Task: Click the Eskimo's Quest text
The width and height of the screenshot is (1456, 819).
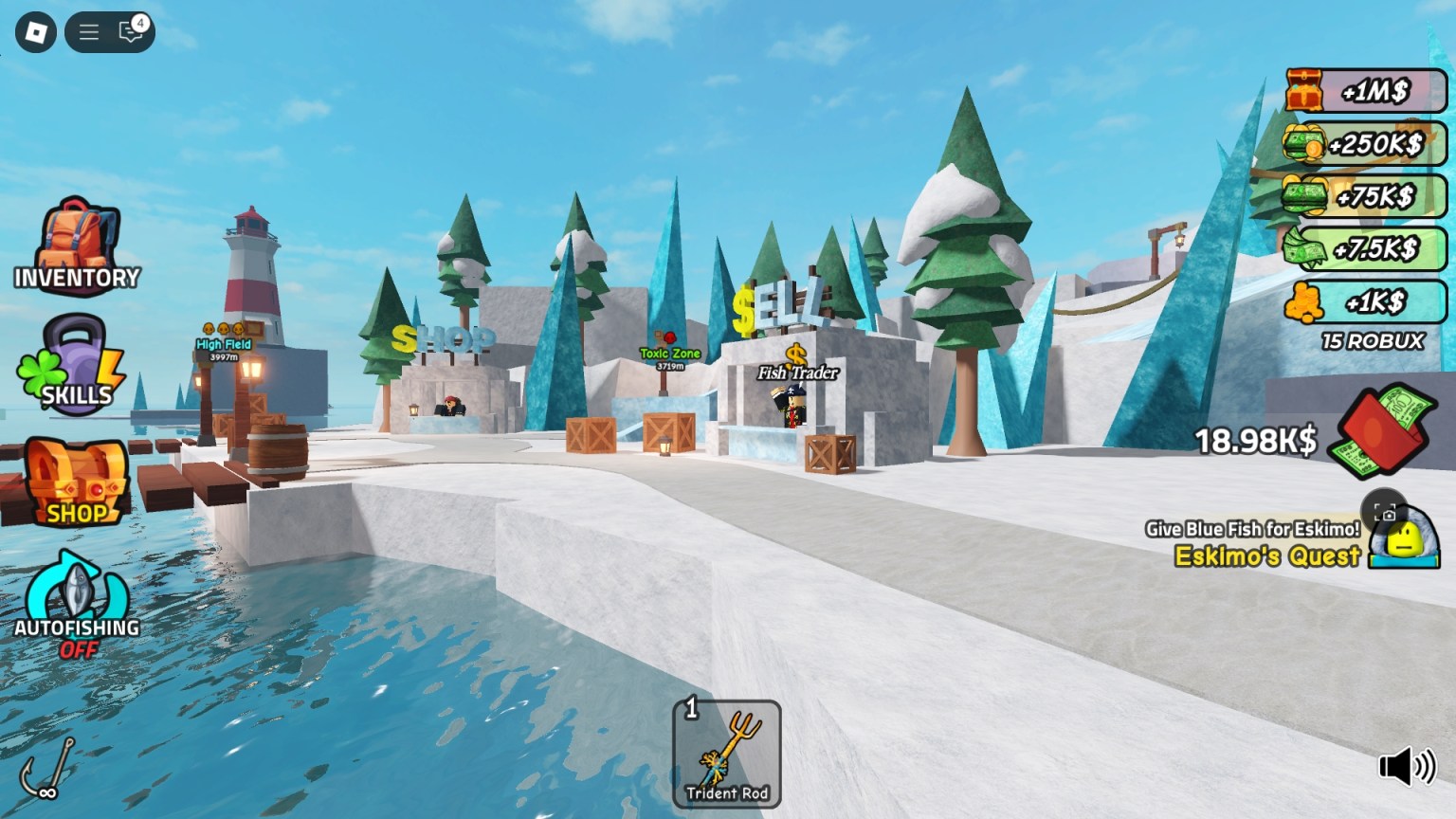Action: (x=1266, y=556)
